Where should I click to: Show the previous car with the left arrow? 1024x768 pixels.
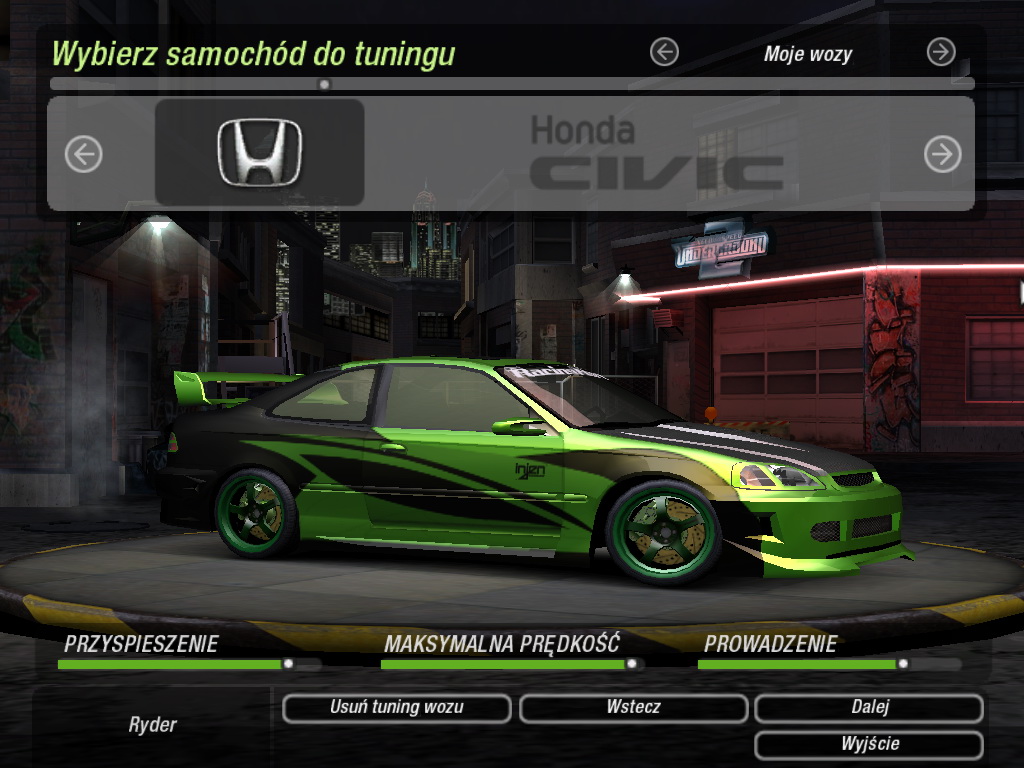(84, 154)
